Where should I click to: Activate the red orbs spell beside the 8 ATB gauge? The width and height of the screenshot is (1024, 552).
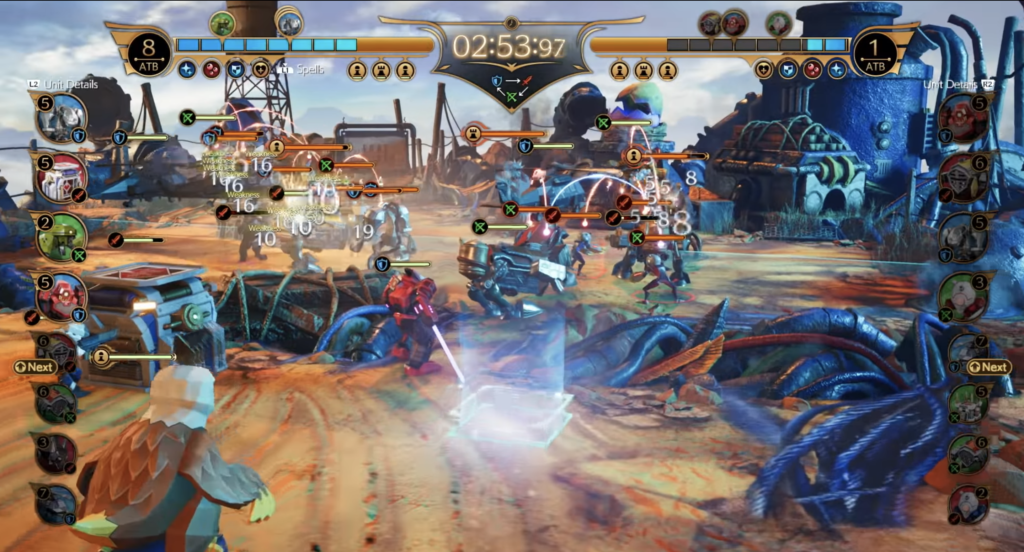[211, 70]
